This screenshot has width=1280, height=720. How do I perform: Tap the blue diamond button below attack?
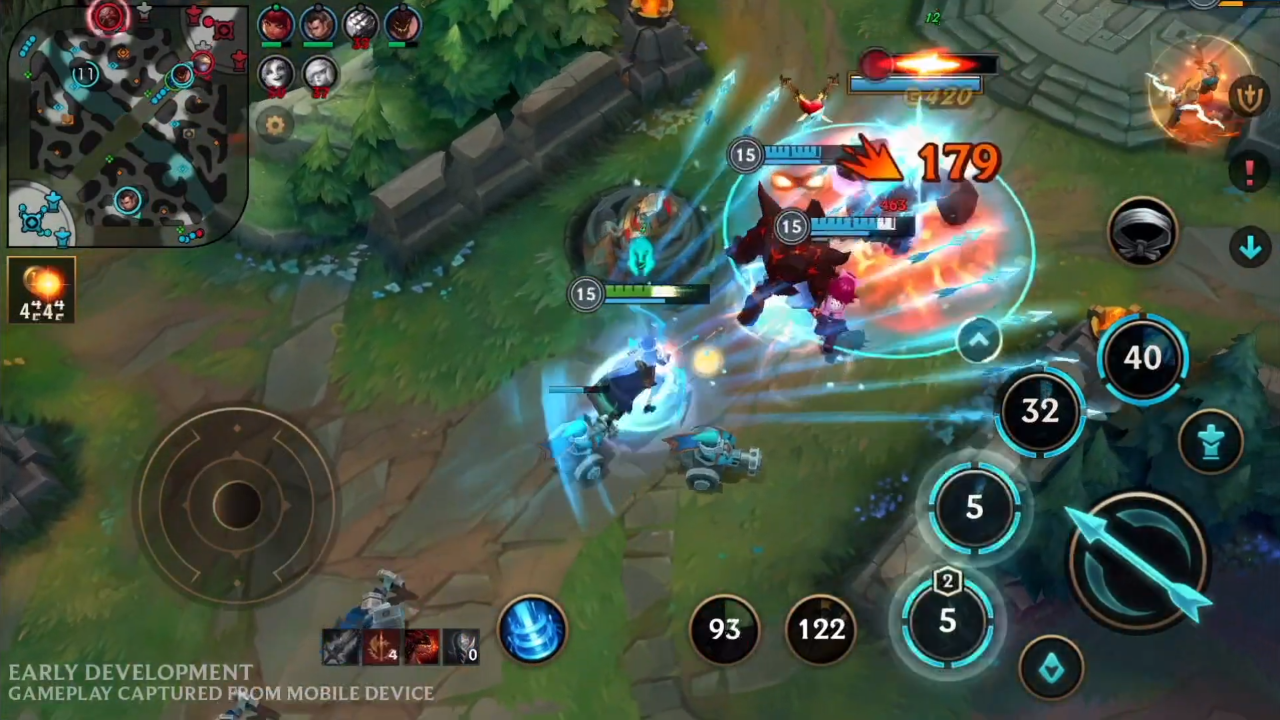coord(1051,668)
